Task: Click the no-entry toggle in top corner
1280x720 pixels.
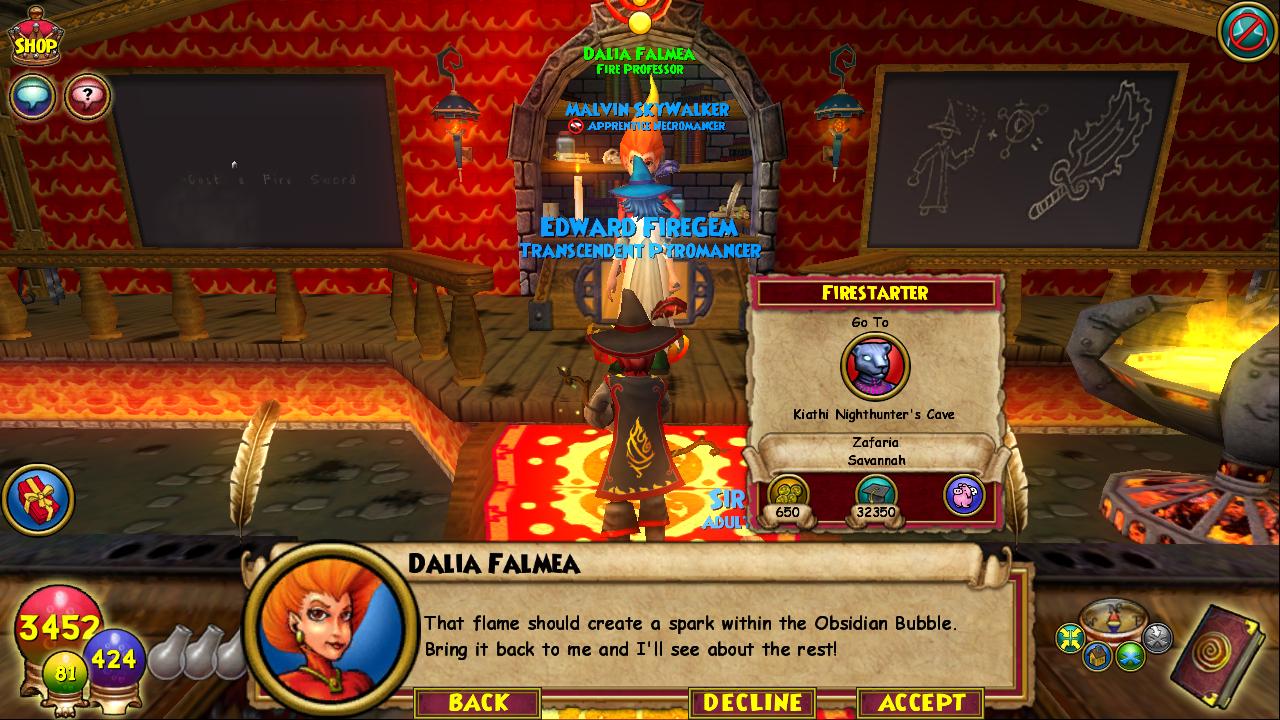Action: click(1244, 30)
